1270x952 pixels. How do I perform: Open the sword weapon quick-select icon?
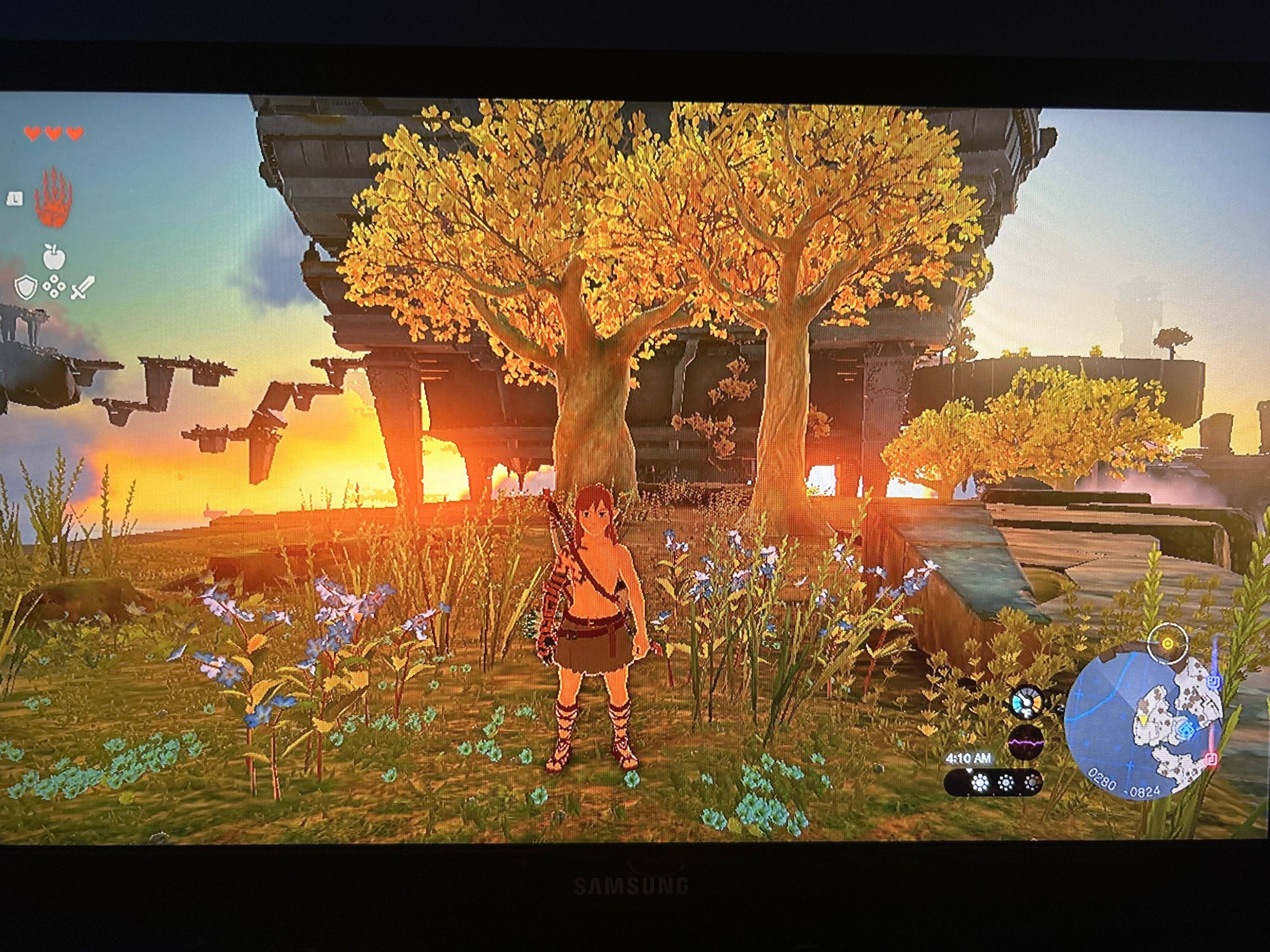[82, 287]
